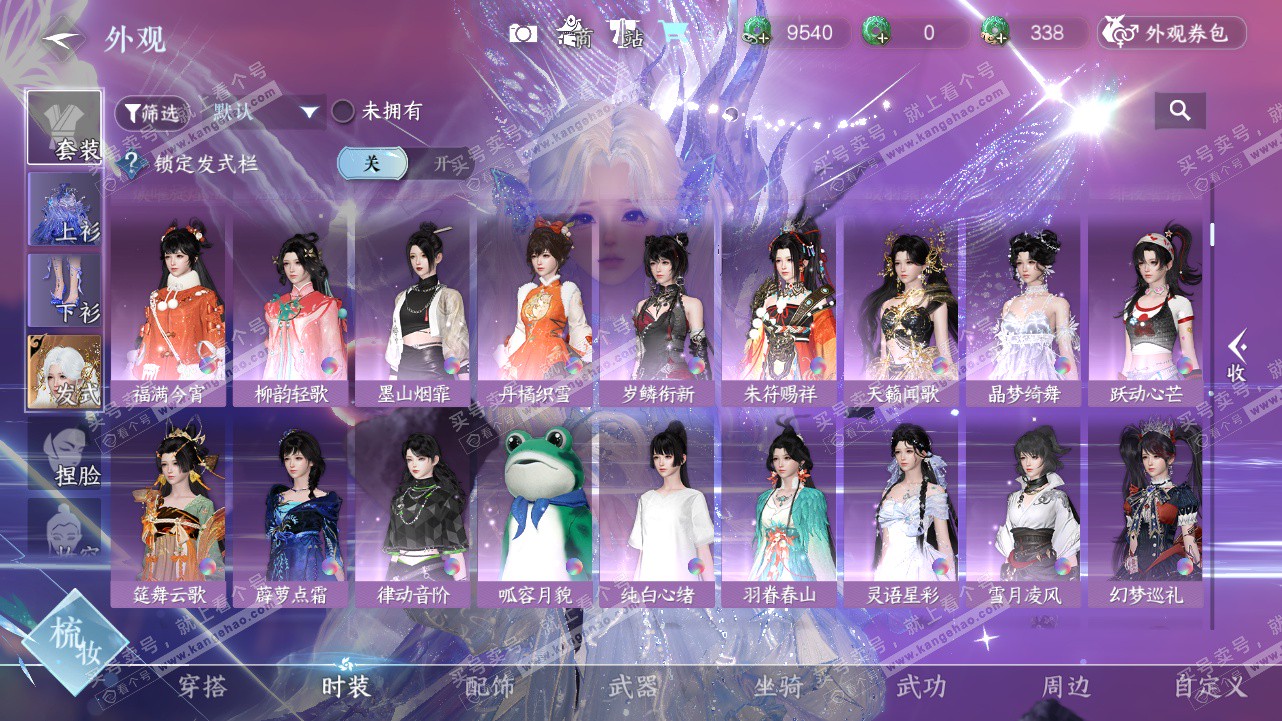
Task: Switch to the 武器 bottom tab
Action: (633, 686)
